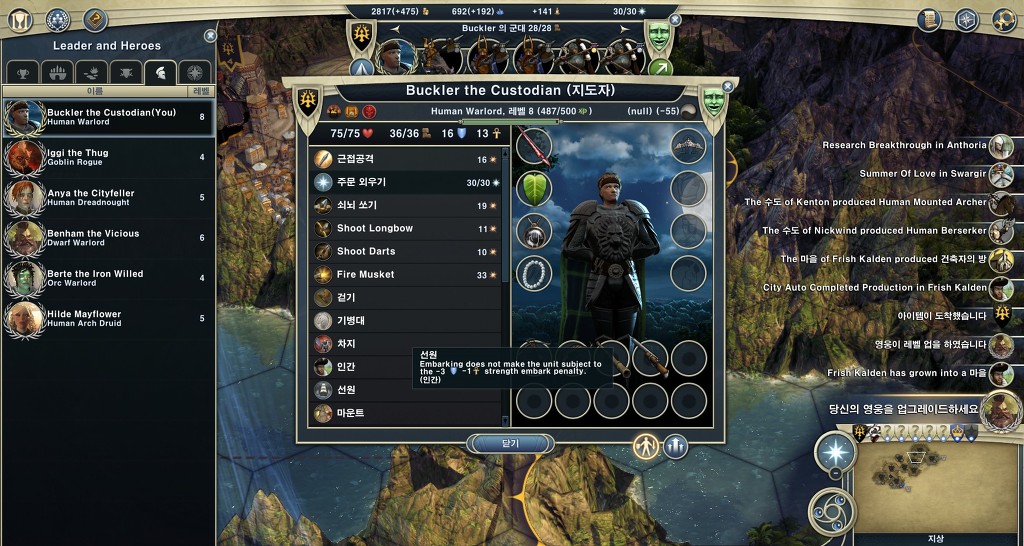Click the green leaf equipment slot

pyautogui.click(x=535, y=187)
